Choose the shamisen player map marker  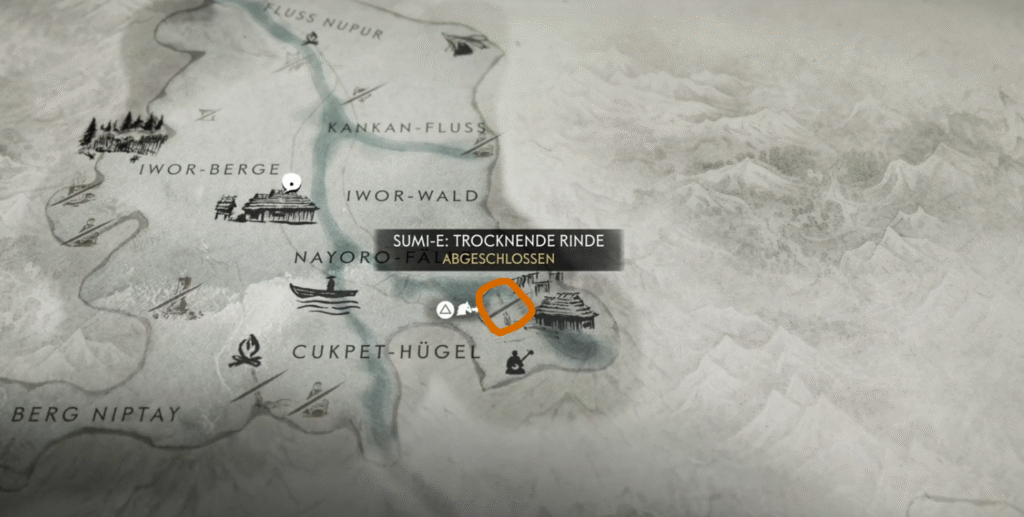pos(517,362)
